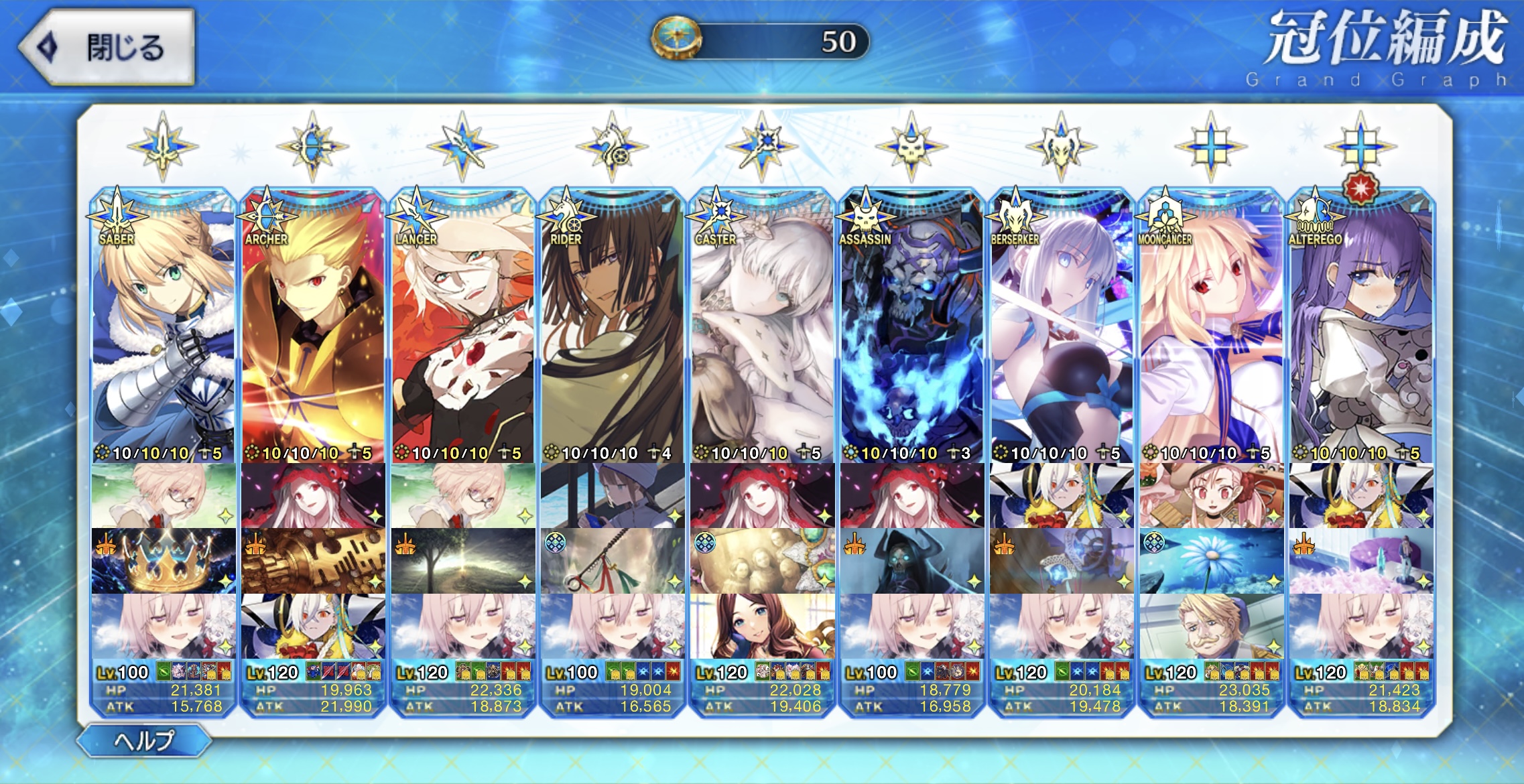Open the golden key craft essence slot
1524x784 pixels.
click(313, 561)
